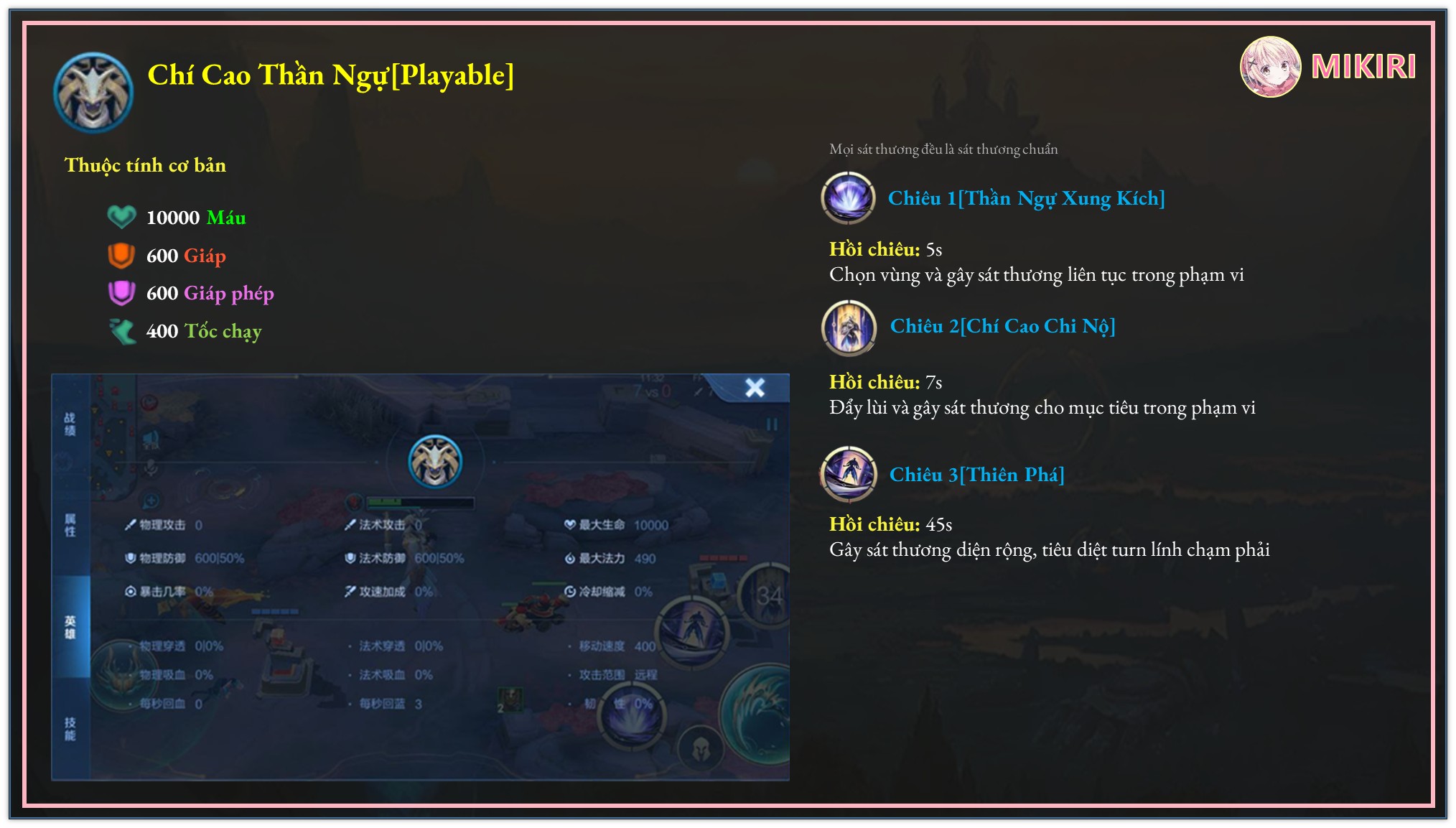This screenshot has height=828, width=1456.
Task: Switch to the 战绩 tab
Action: point(70,424)
